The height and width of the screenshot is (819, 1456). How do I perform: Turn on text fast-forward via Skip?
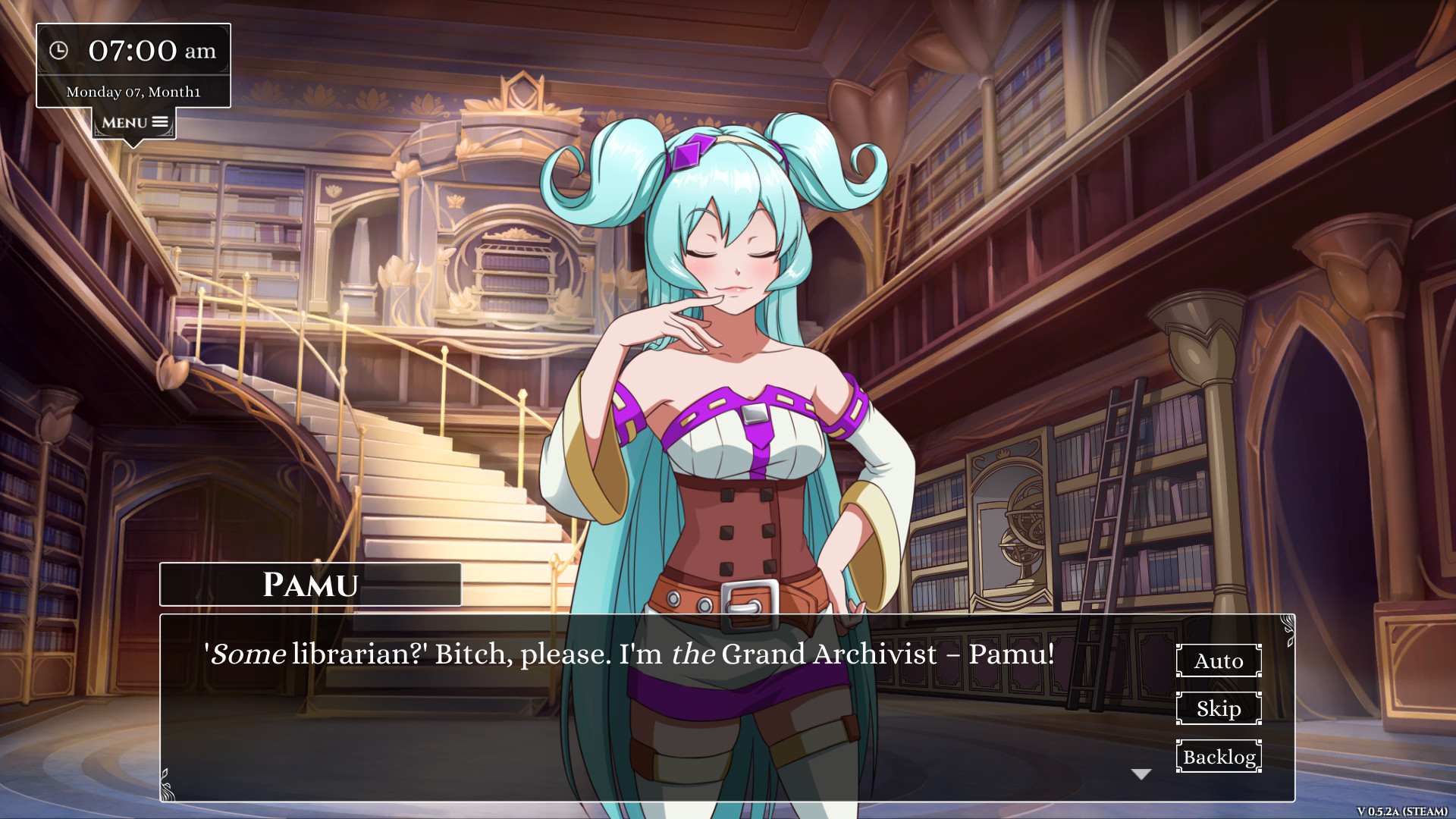click(x=1218, y=709)
